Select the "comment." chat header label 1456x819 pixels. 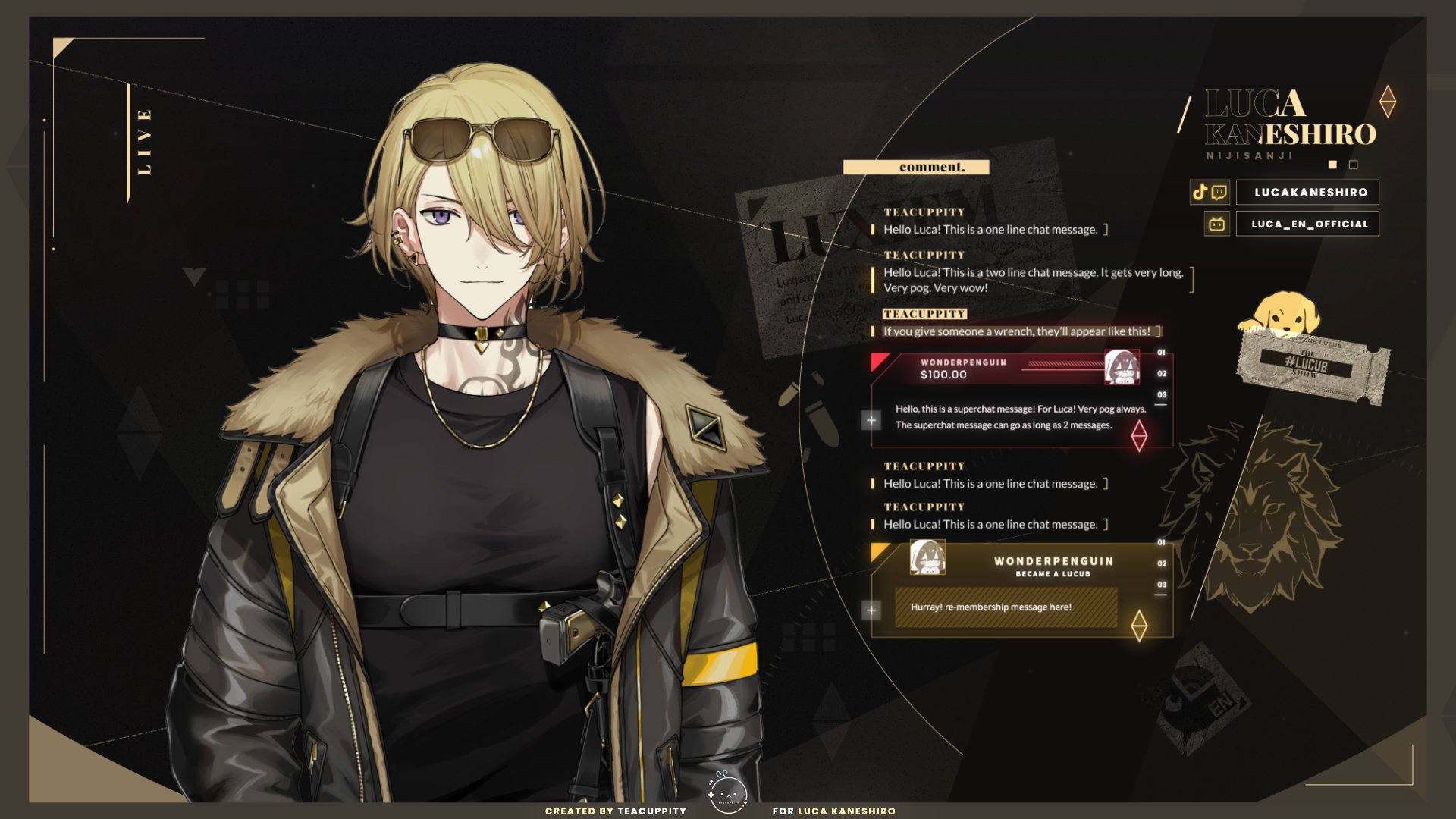(x=916, y=168)
